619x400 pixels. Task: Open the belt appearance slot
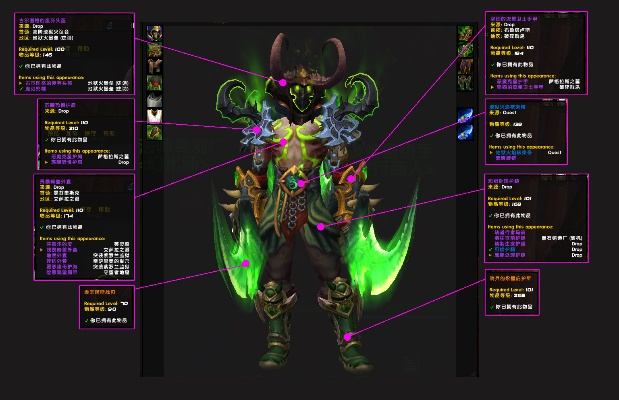tap(465, 49)
